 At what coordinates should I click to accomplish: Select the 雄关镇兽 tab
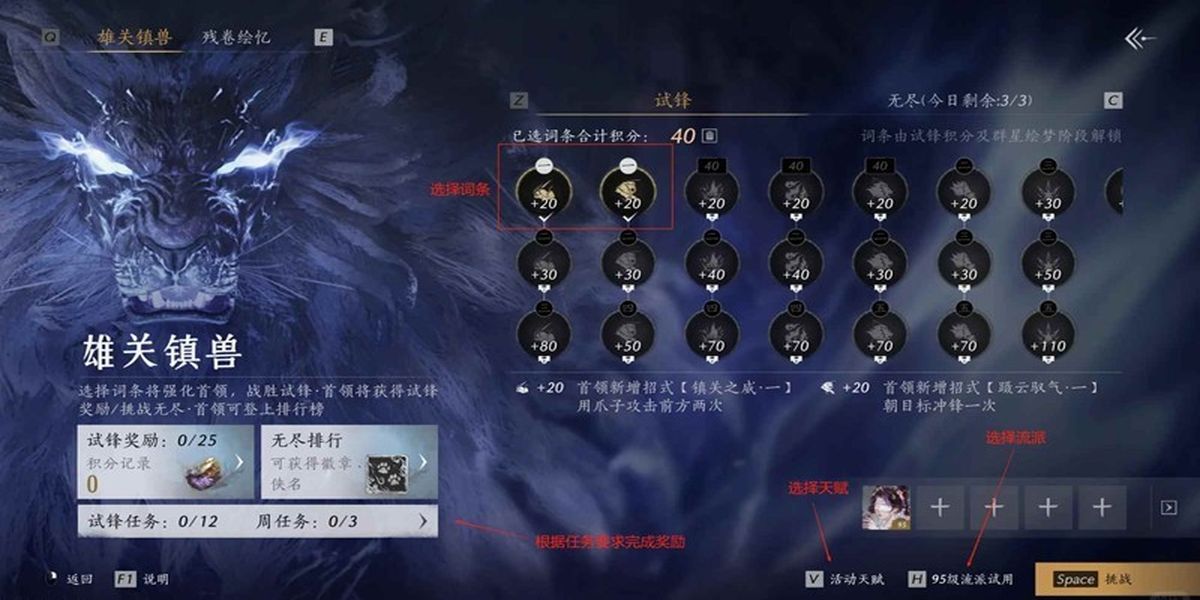click(x=135, y=38)
